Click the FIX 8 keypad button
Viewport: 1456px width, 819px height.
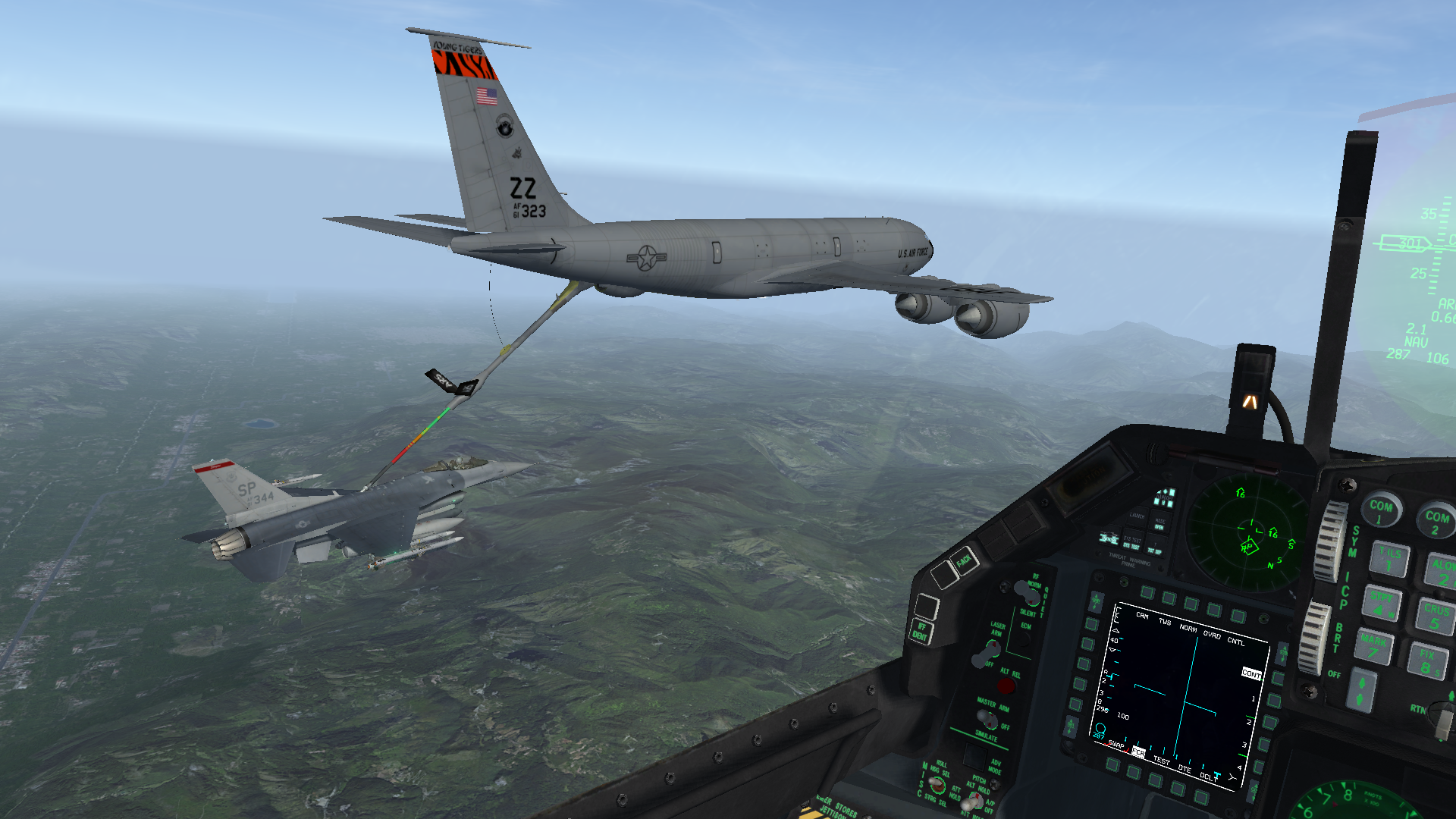1427,661
